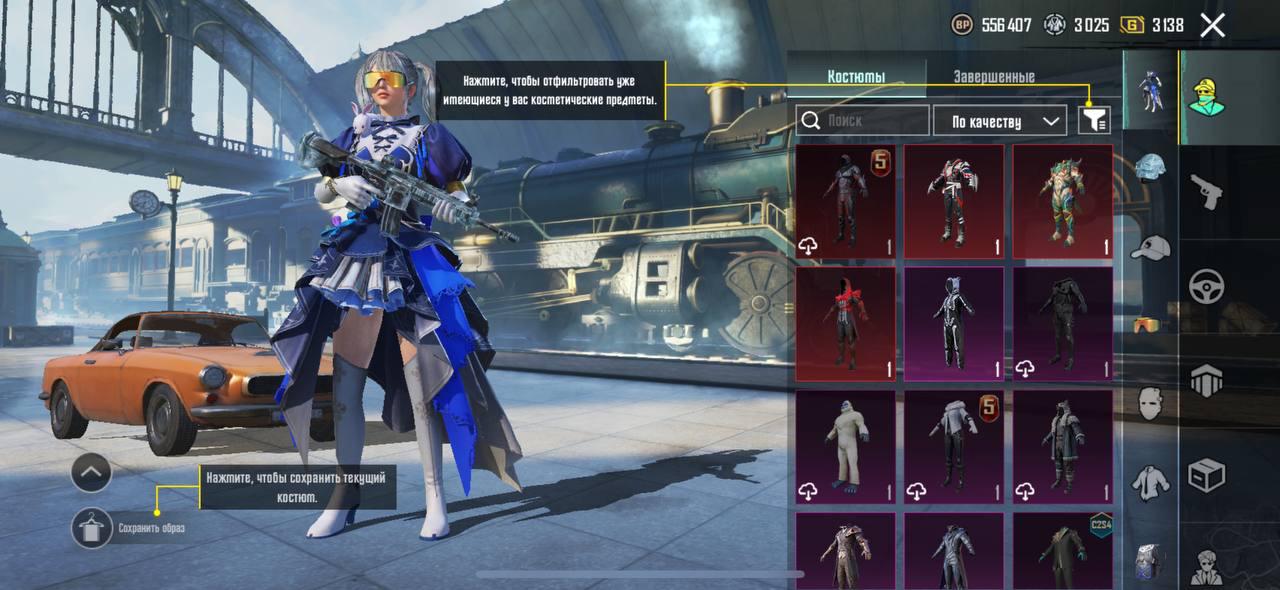The width and height of the screenshot is (1280, 590).
Task: Open the По качеству sorting dropdown
Action: coord(1000,121)
